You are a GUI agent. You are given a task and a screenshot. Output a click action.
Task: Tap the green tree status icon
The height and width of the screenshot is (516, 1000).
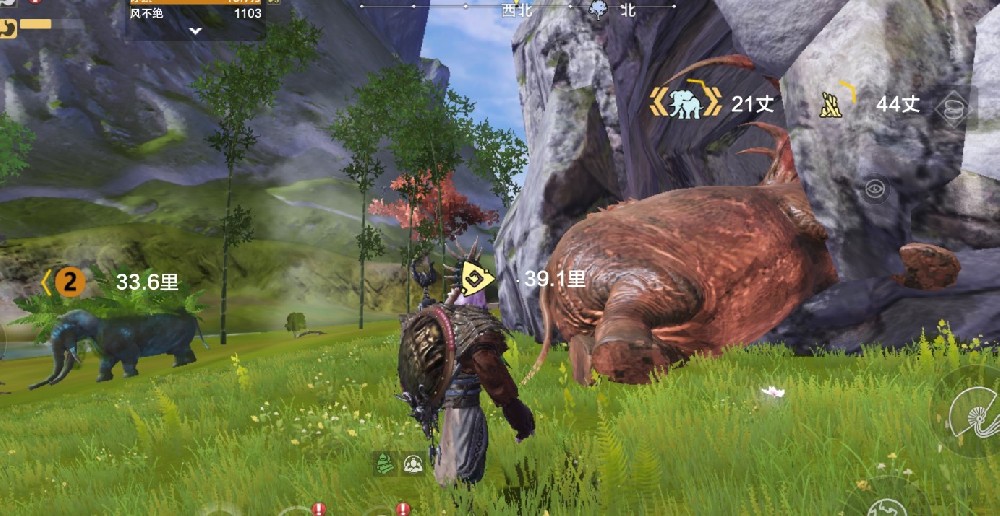pos(384,464)
